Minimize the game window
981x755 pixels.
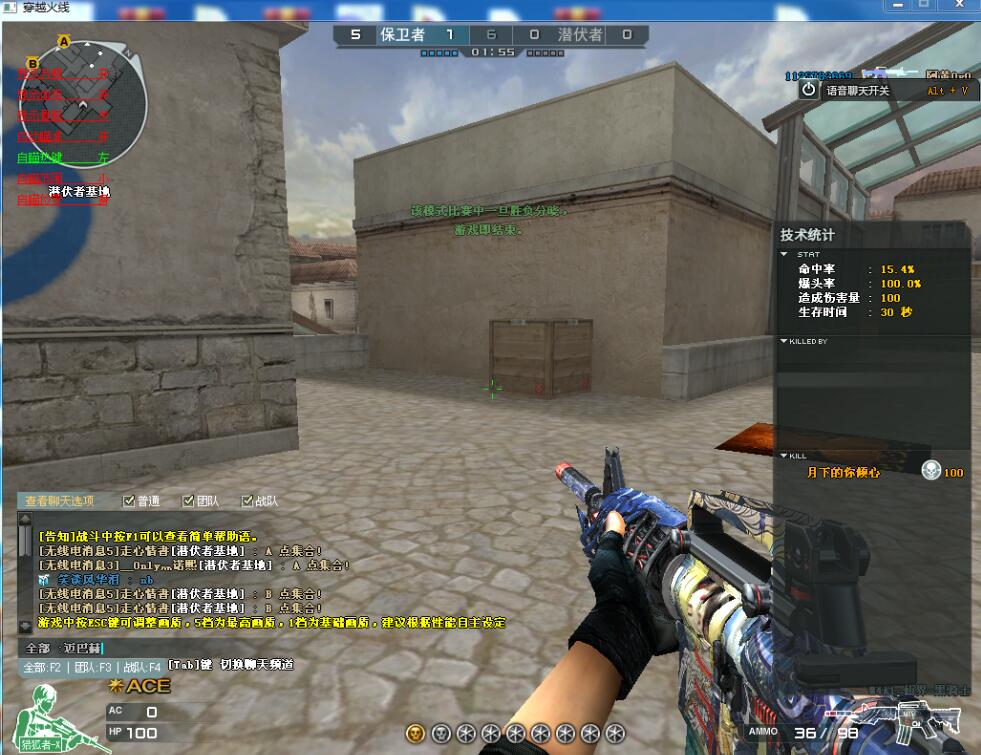[896, 5]
